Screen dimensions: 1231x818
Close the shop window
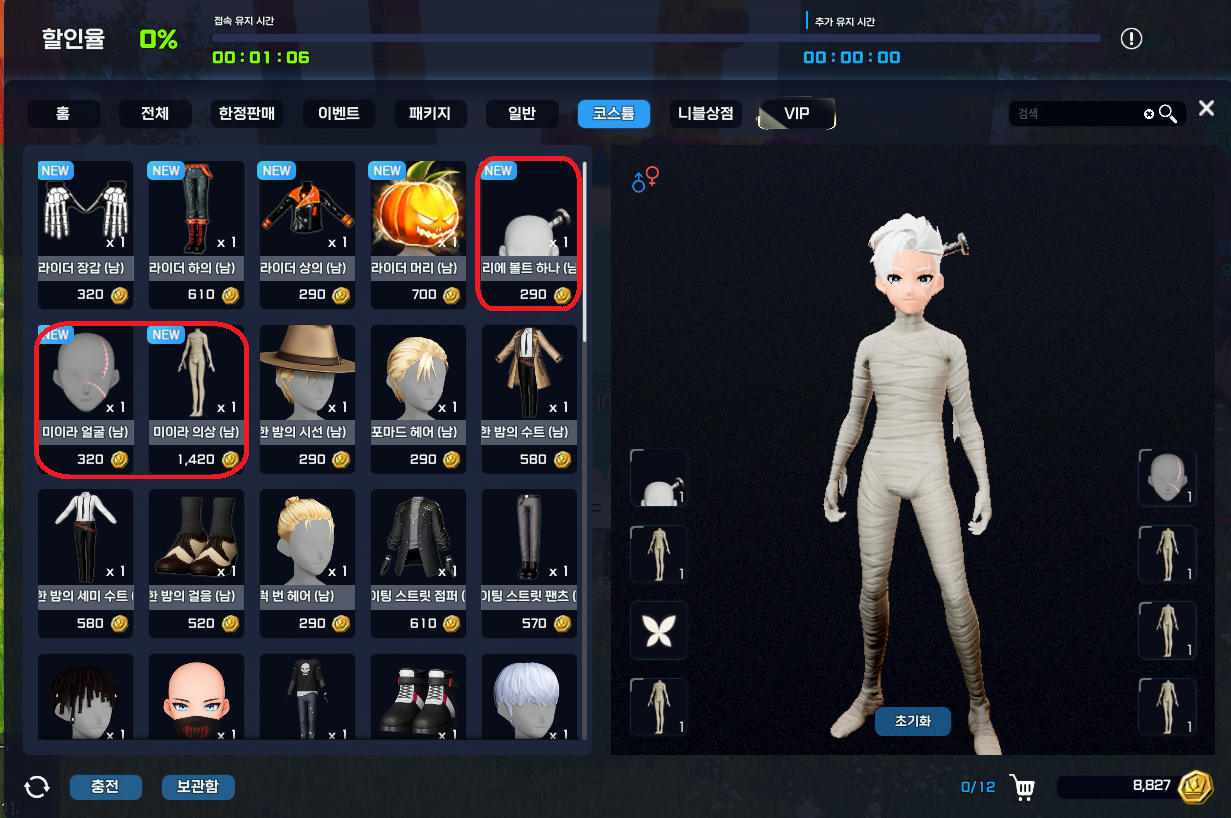[x=1207, y=108]
